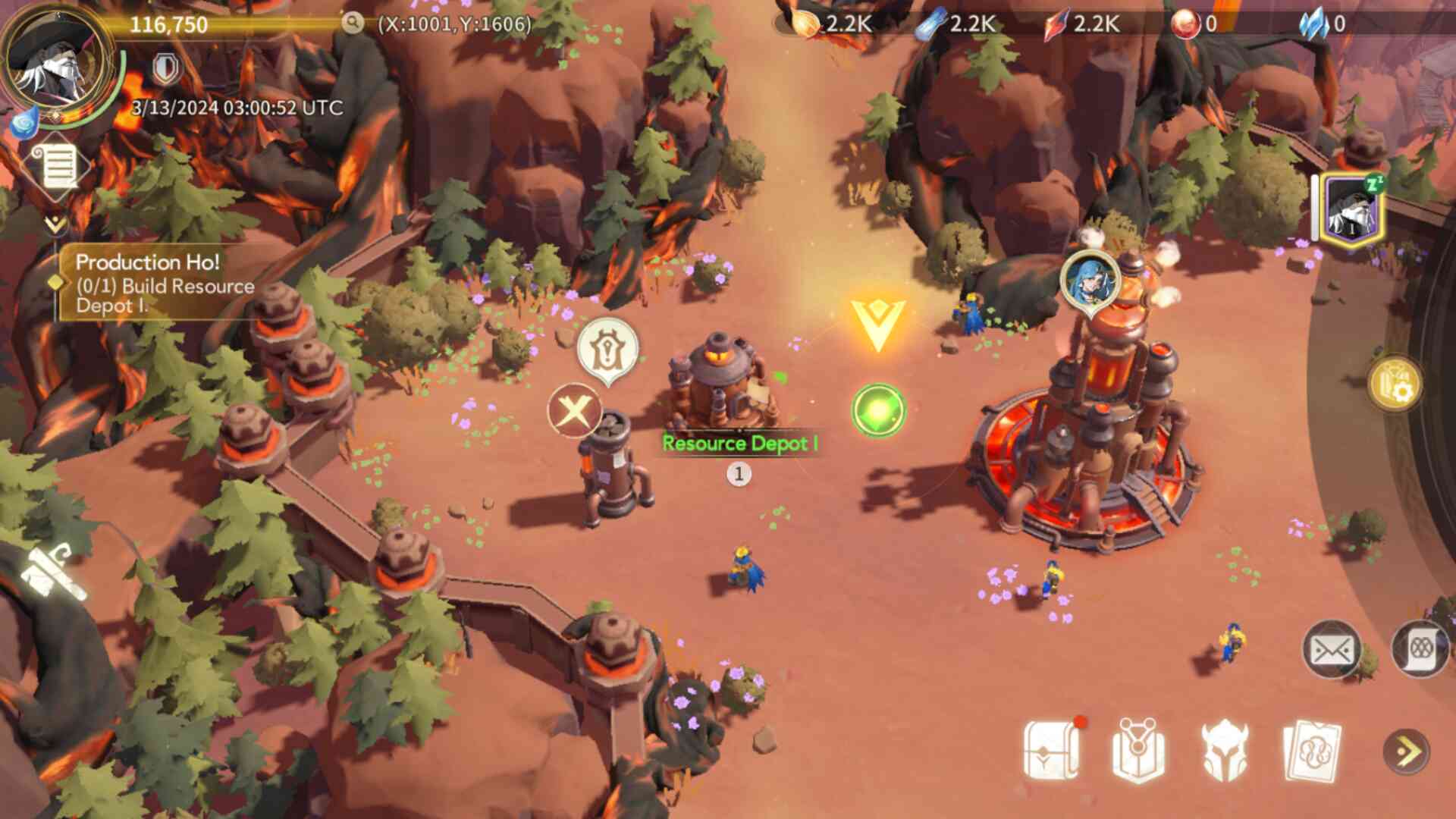Open the inventory bag with red dot

point(1052,751)
